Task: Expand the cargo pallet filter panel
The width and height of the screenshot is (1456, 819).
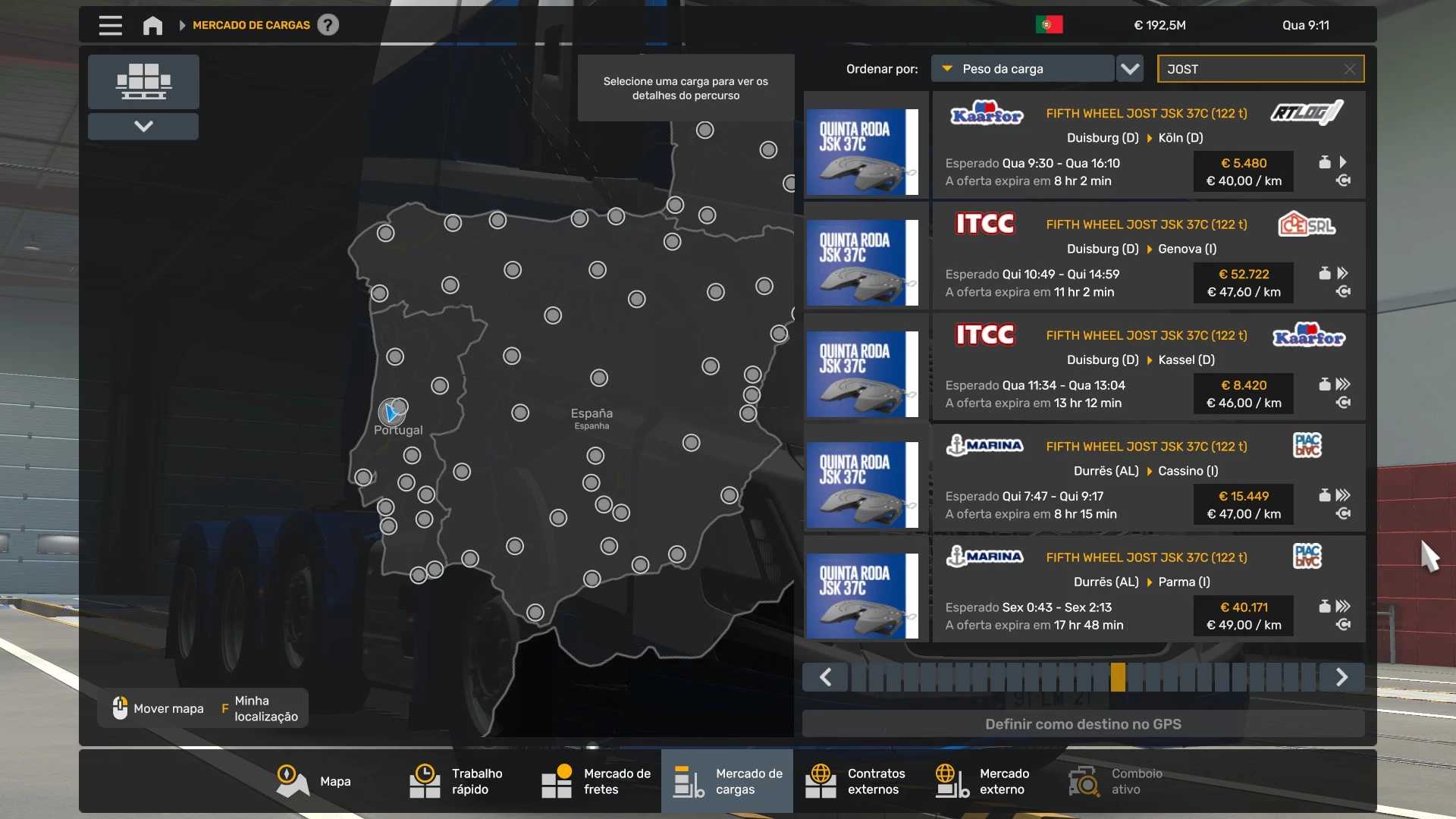Action: (143, 127)
